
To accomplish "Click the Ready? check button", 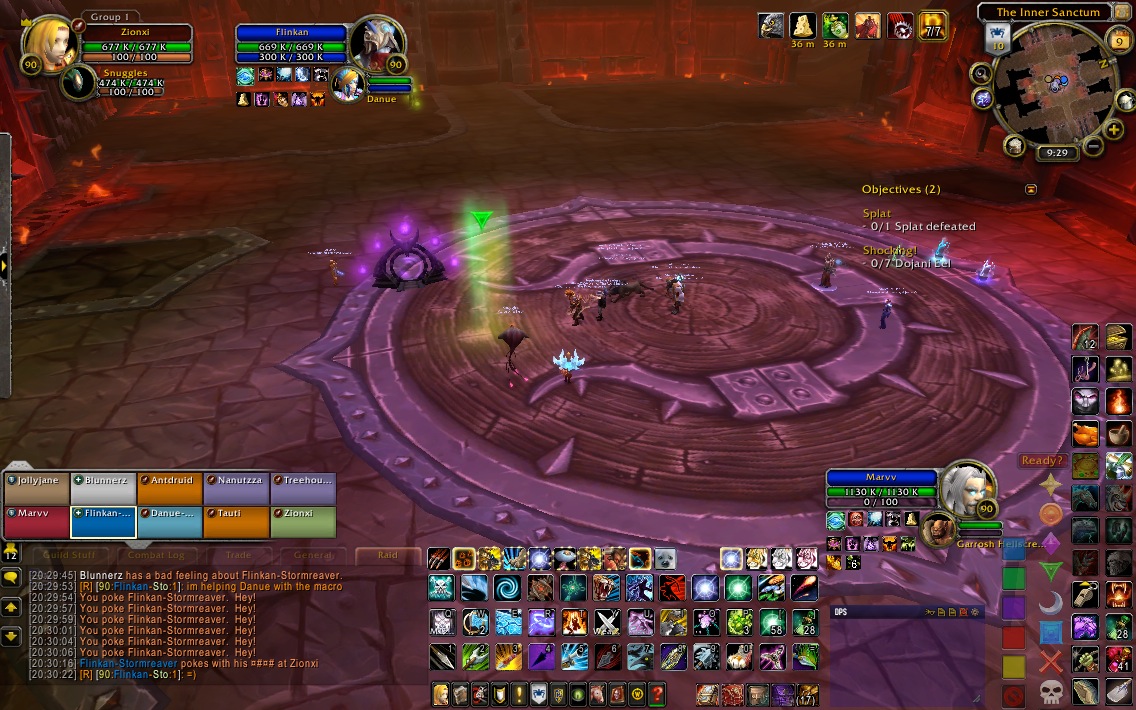I will coord(1041,461).
